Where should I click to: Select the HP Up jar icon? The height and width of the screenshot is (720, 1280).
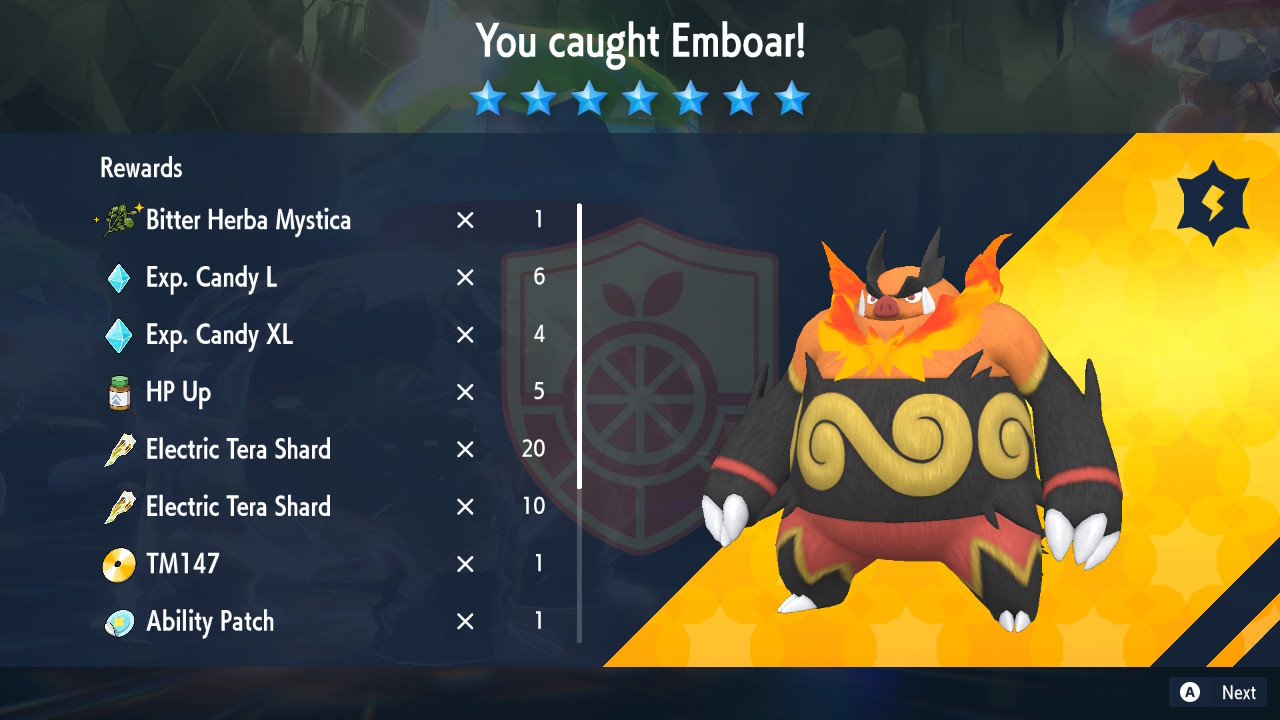[118, 392]
